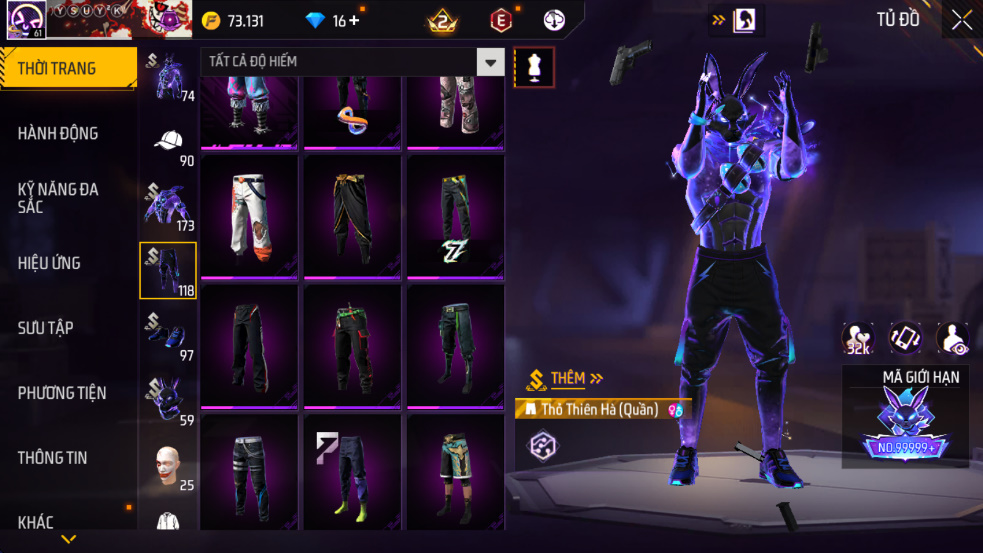Go to the Hiệu Ứng section
Screen dimensions: 983x553
click(x=49, y=263)
